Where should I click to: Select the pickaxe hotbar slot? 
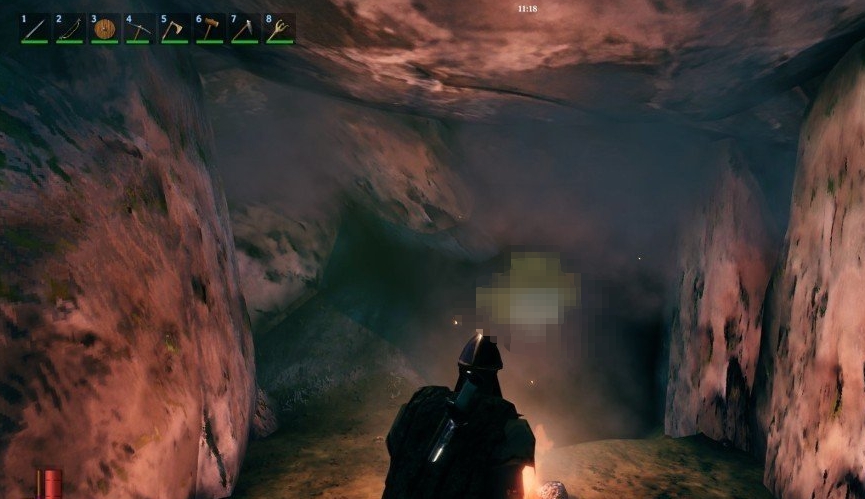click(140, 29)
